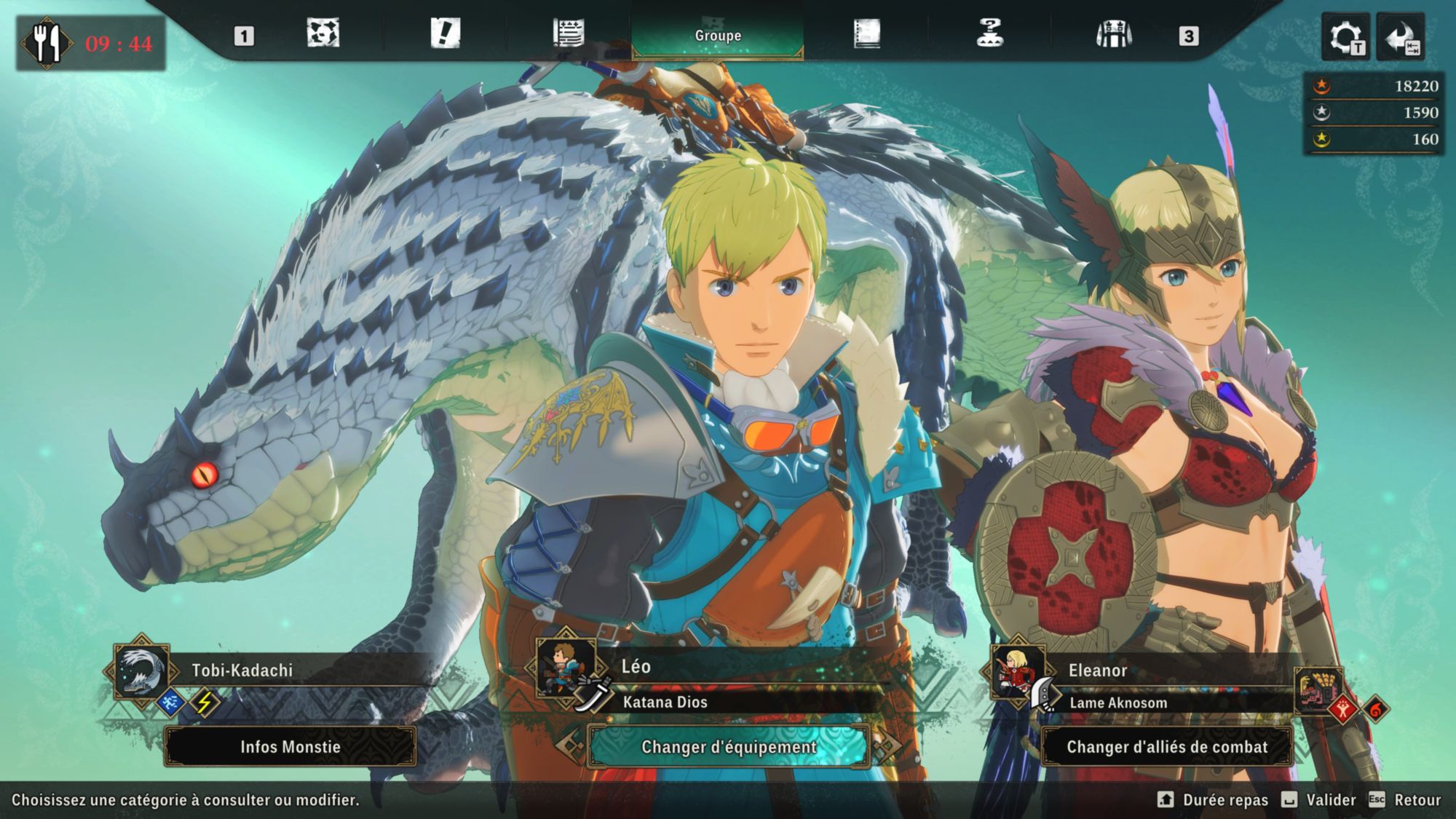Select the Tobi-Kadachi monstie portrait
This screenshot has width=1456, height=819.
[x=141, y=671]
